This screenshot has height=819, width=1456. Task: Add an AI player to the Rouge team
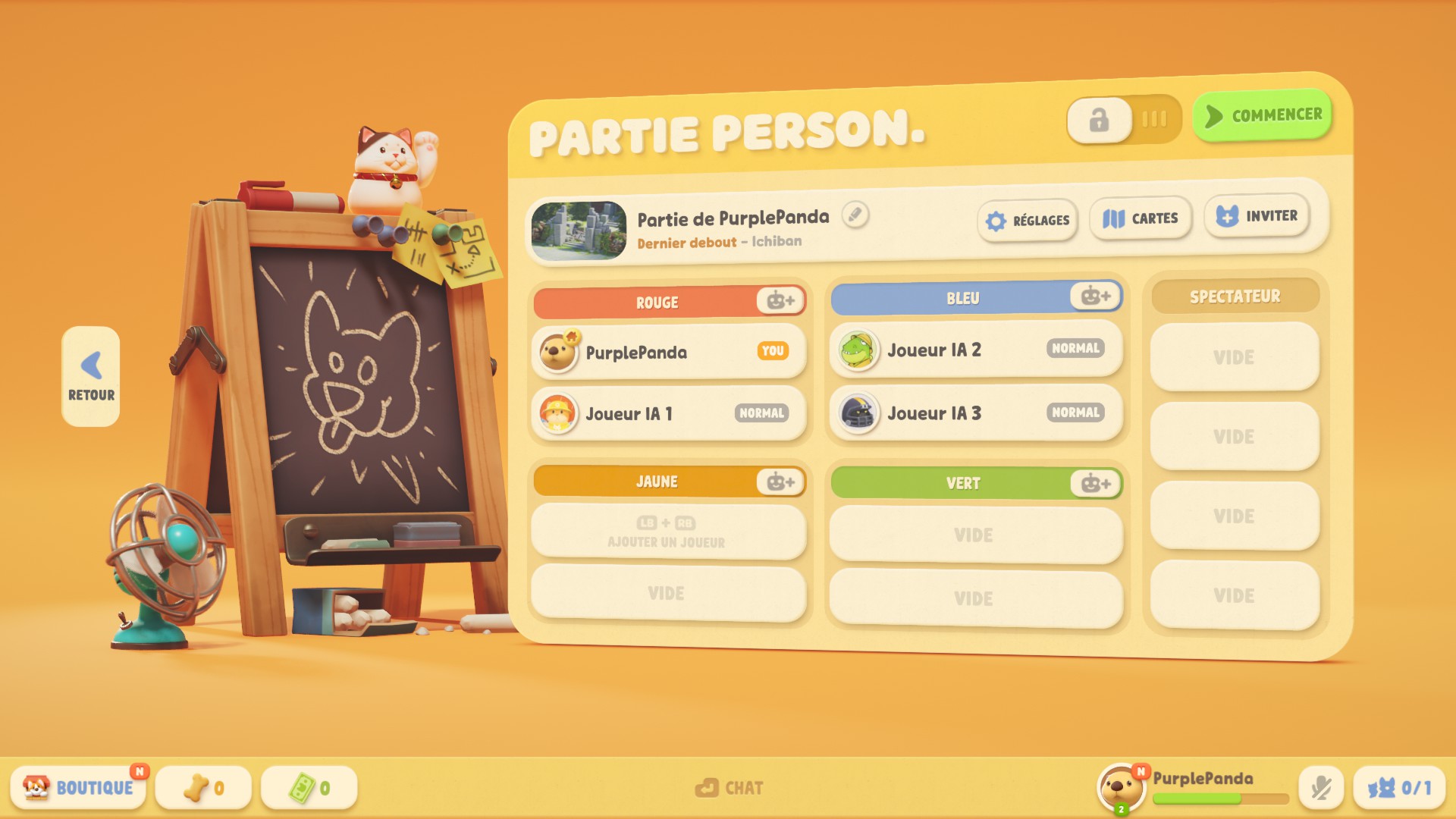[781, 301]
